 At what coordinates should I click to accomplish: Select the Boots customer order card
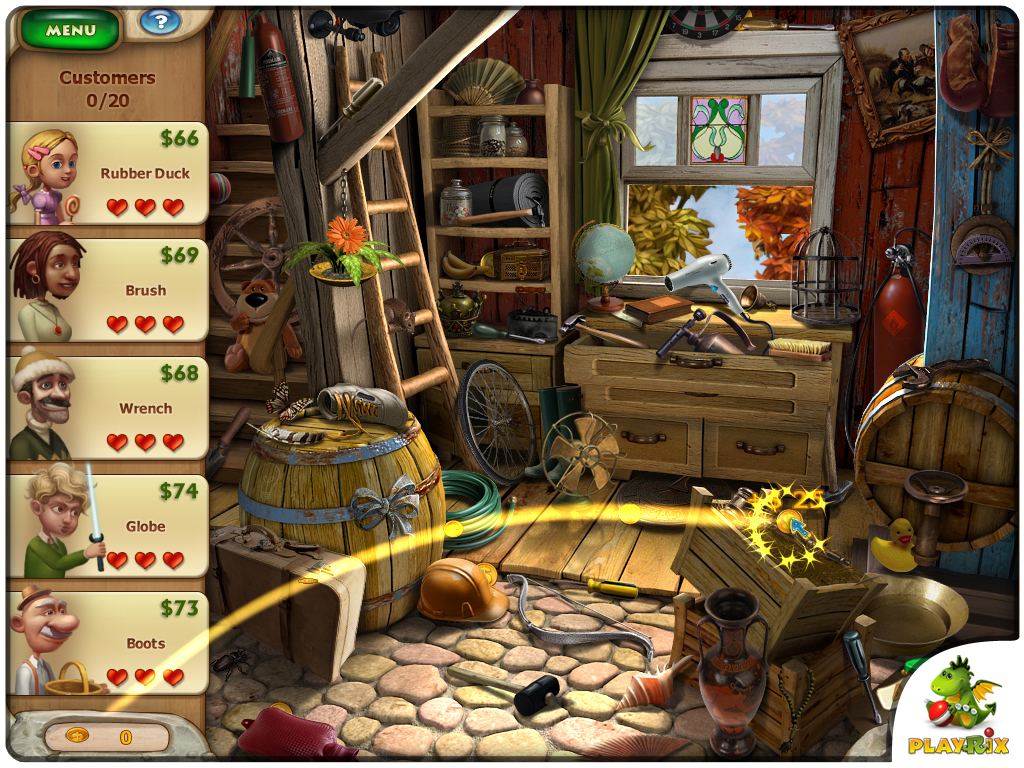coord(108,643)
